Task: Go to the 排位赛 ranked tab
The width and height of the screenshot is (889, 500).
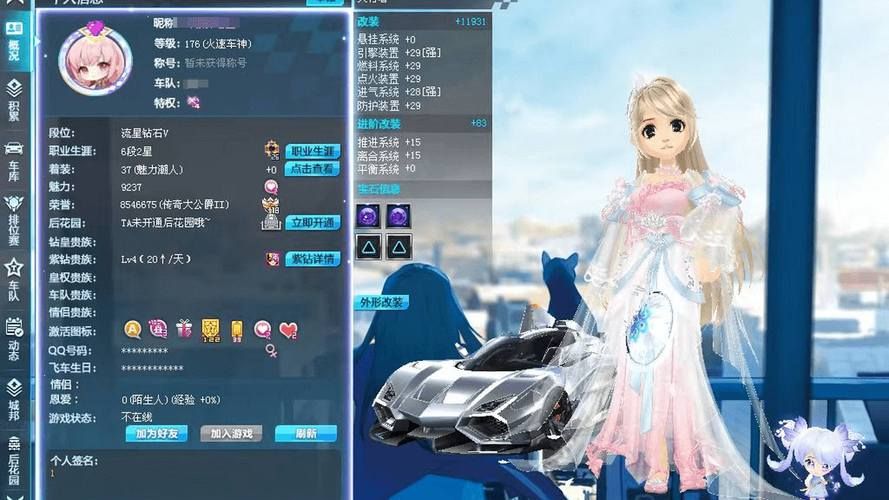Action: click(x=14, y=222)
